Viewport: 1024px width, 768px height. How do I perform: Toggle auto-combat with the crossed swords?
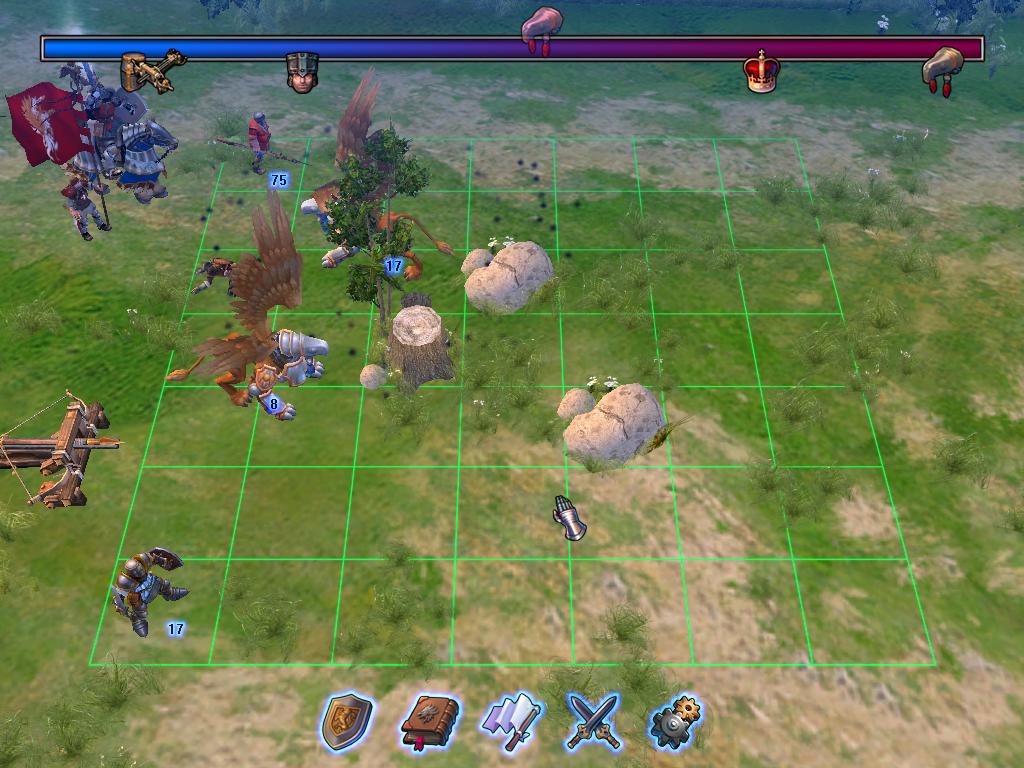593,720
